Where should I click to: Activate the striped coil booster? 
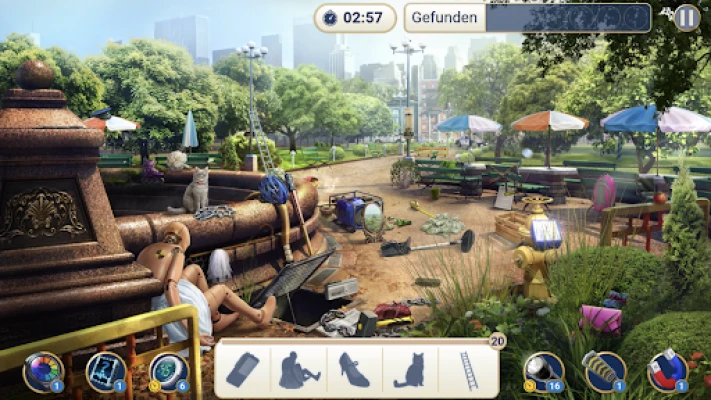[x=605, y=371]
